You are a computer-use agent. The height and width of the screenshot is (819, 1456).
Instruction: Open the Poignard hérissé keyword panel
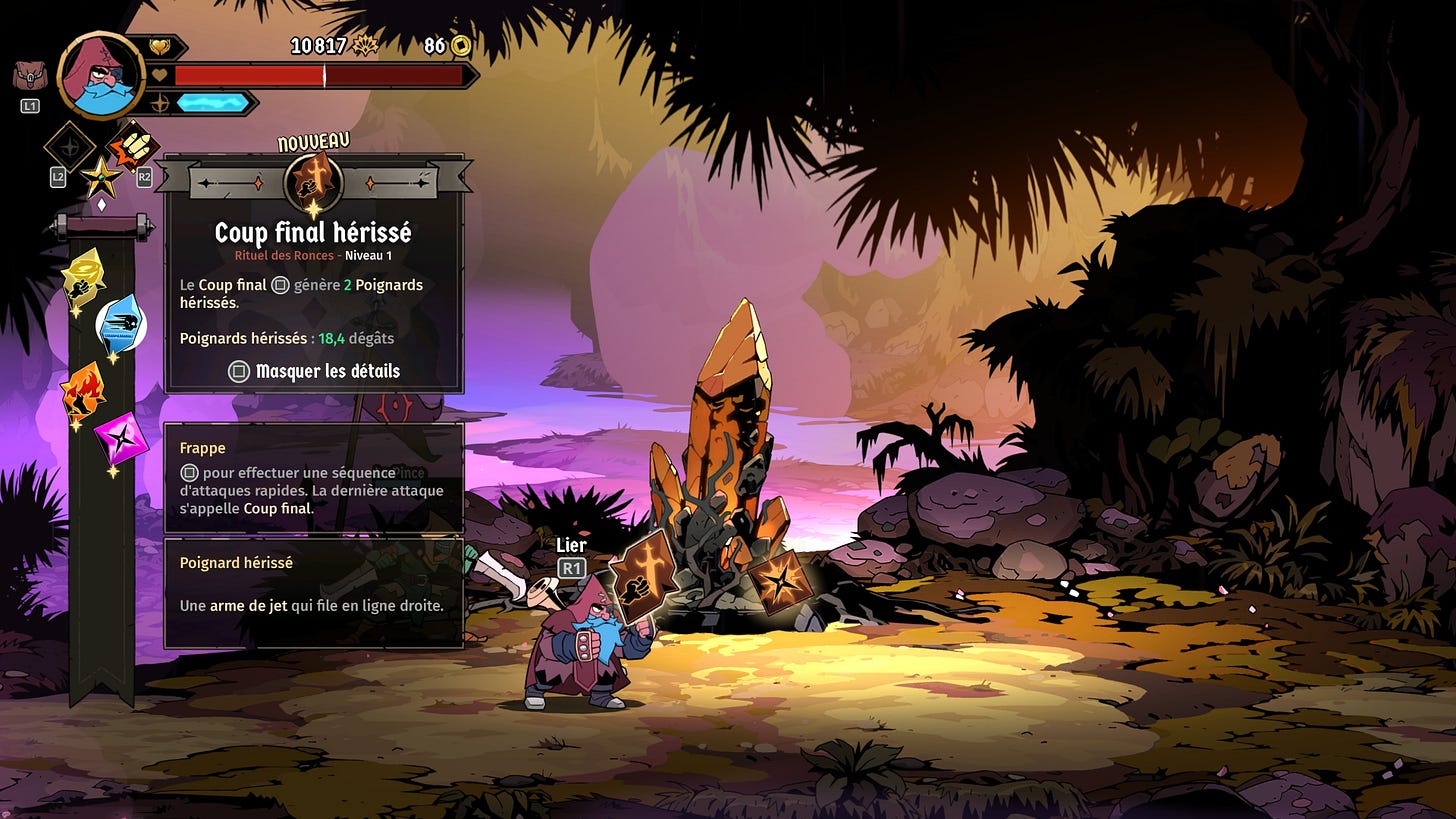(x=314, y=592)
